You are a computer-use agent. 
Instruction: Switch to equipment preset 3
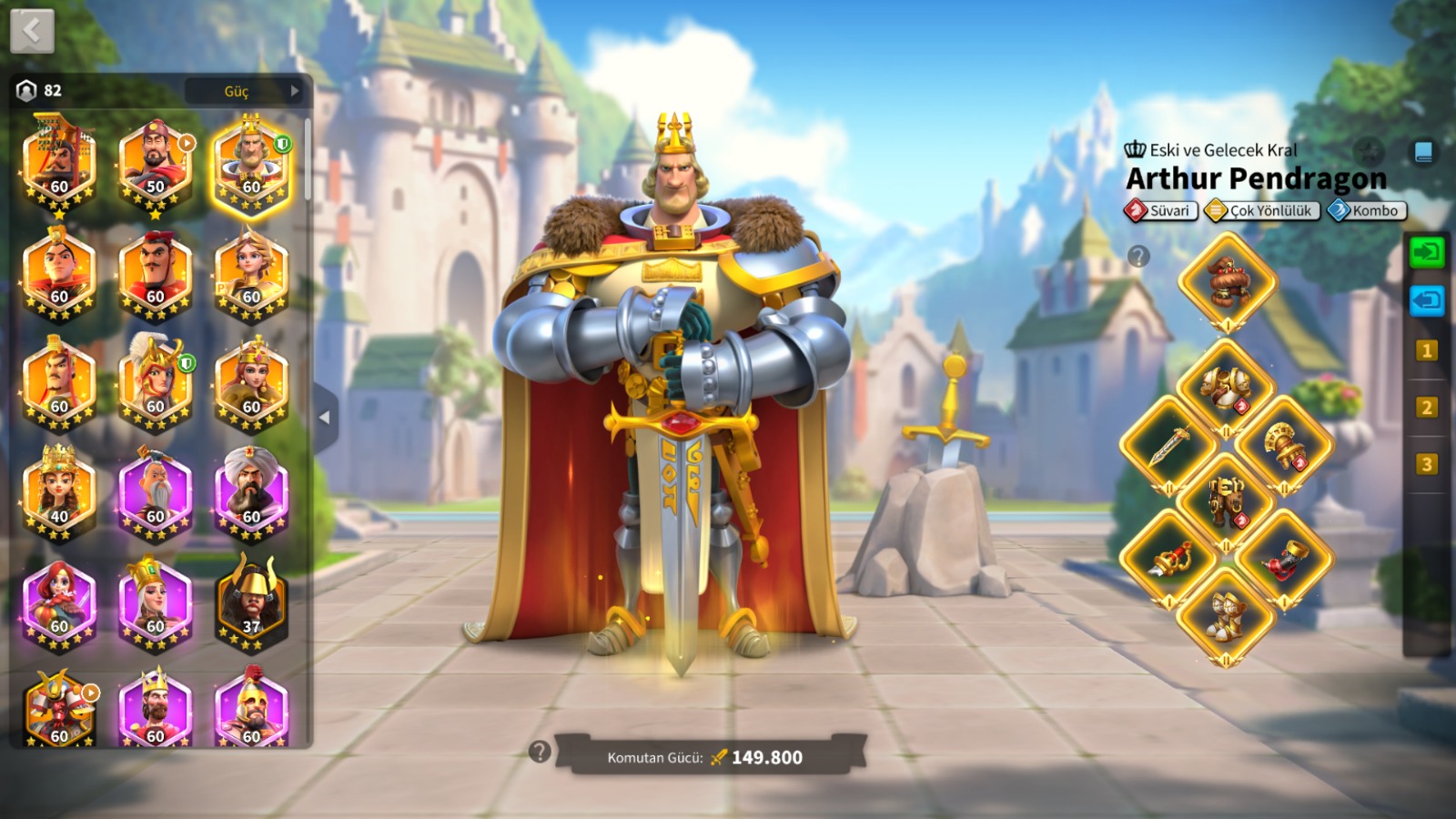[1426, 464]
